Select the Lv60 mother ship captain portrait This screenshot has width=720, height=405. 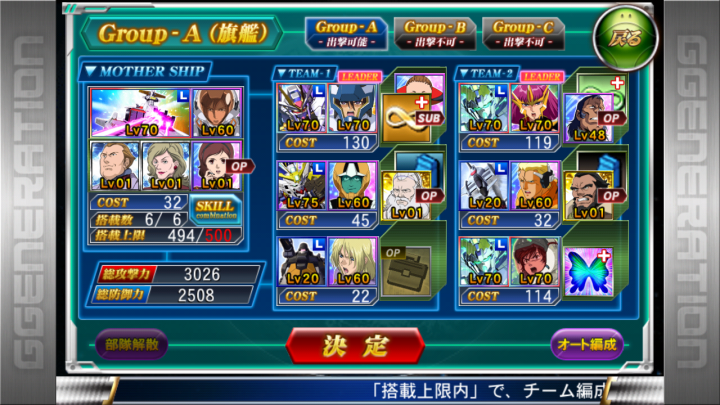217,111
